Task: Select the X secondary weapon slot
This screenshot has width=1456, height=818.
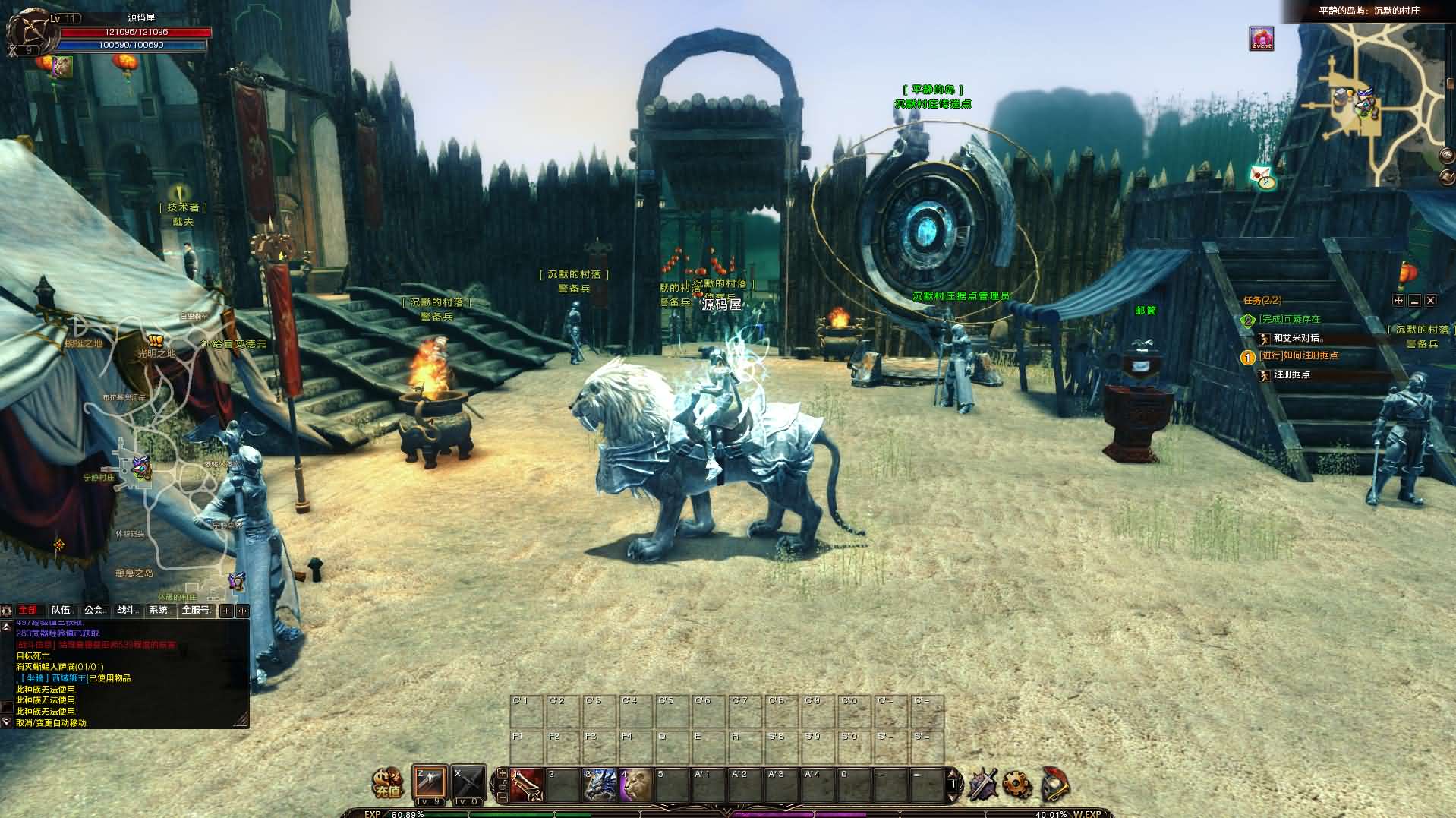Action: tap(468, 782)
